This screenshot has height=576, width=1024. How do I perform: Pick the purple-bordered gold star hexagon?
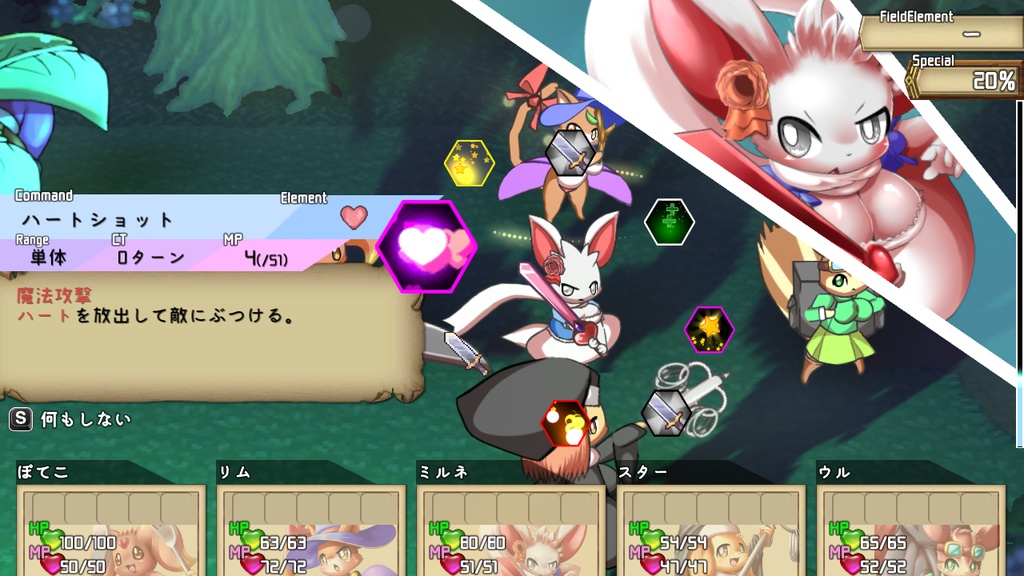point(709,330)
